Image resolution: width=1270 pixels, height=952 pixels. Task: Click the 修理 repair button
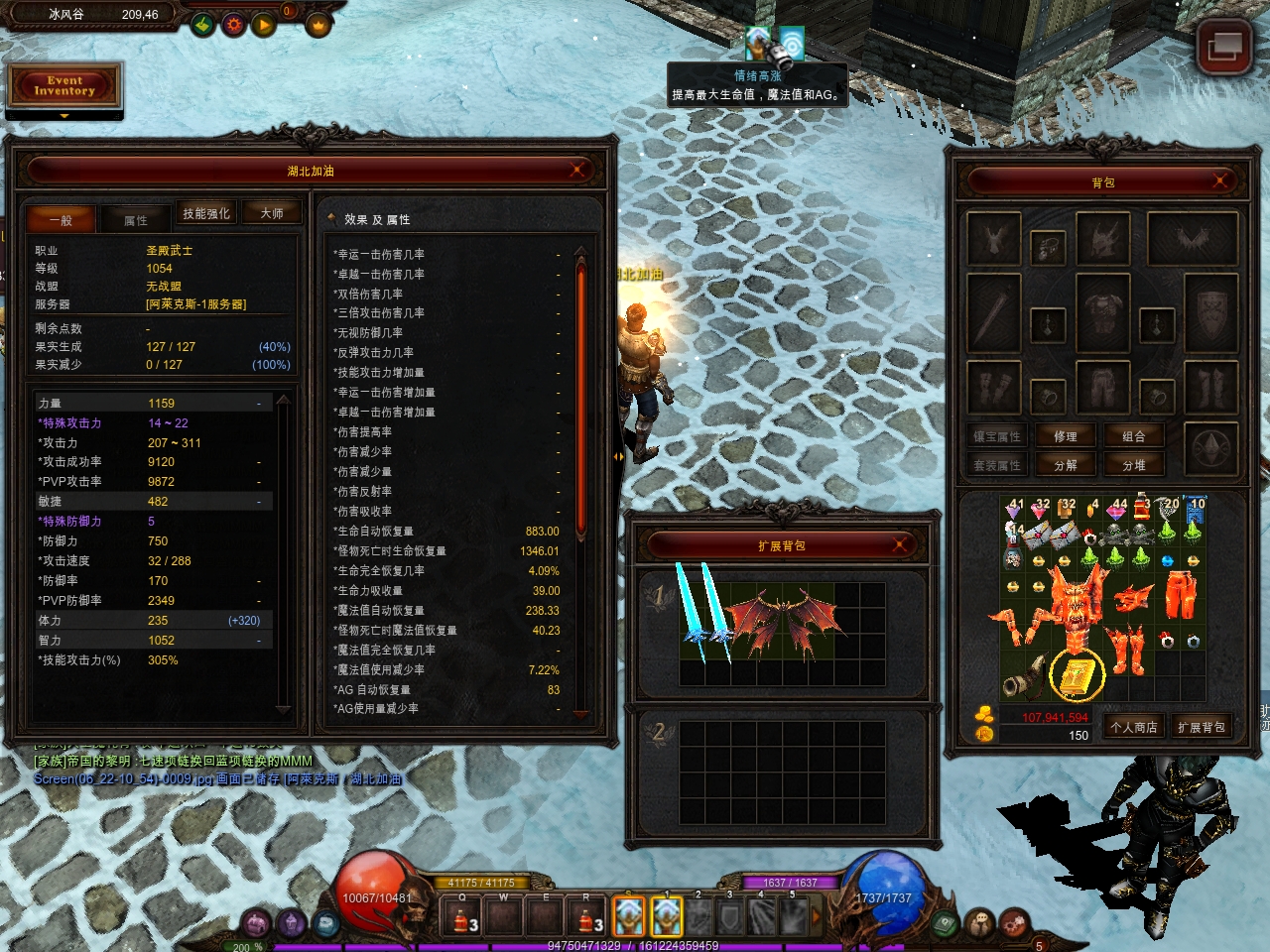point(1066,436)
